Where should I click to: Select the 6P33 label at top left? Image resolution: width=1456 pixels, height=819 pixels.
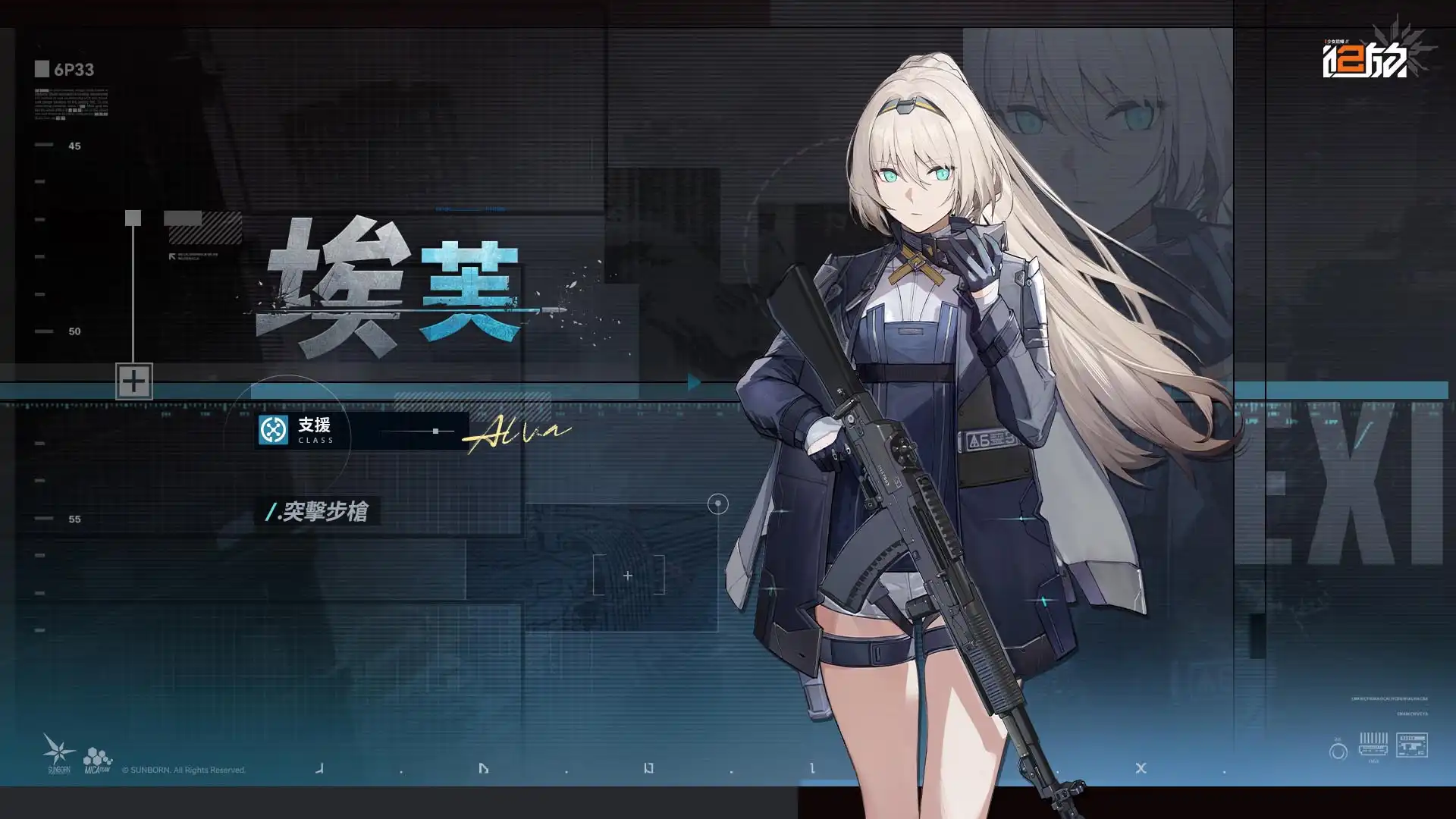76,69
